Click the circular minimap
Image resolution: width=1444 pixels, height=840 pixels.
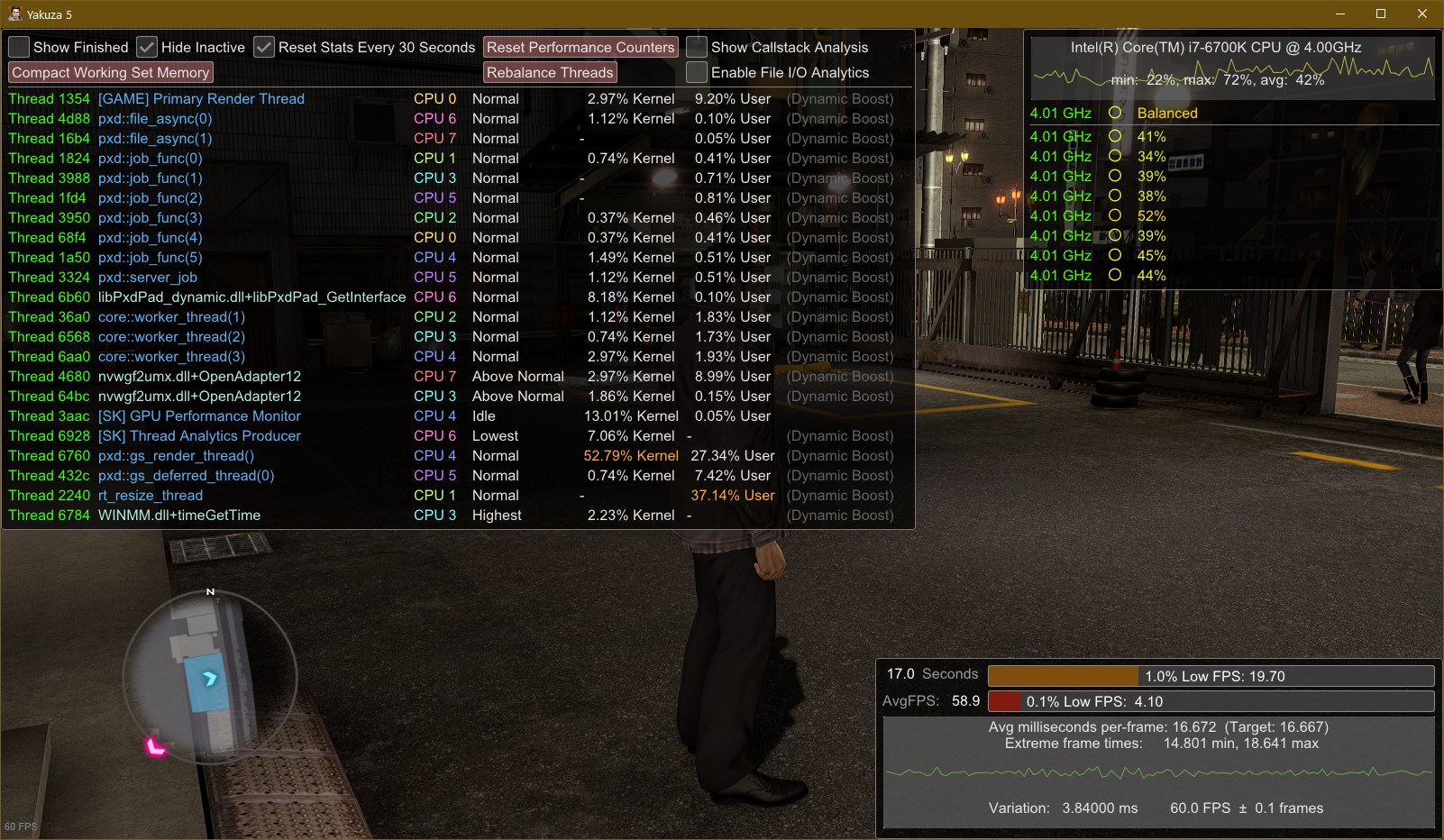(x=210, y=678)
